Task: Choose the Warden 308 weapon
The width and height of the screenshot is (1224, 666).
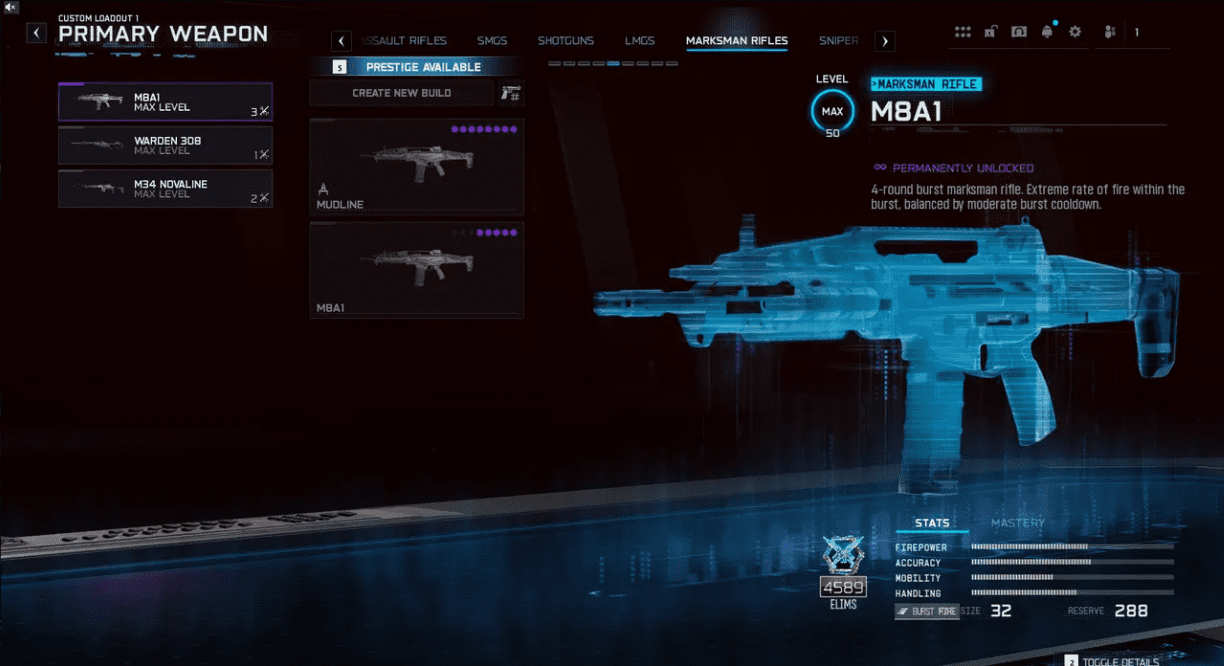Action: (165, 145)
